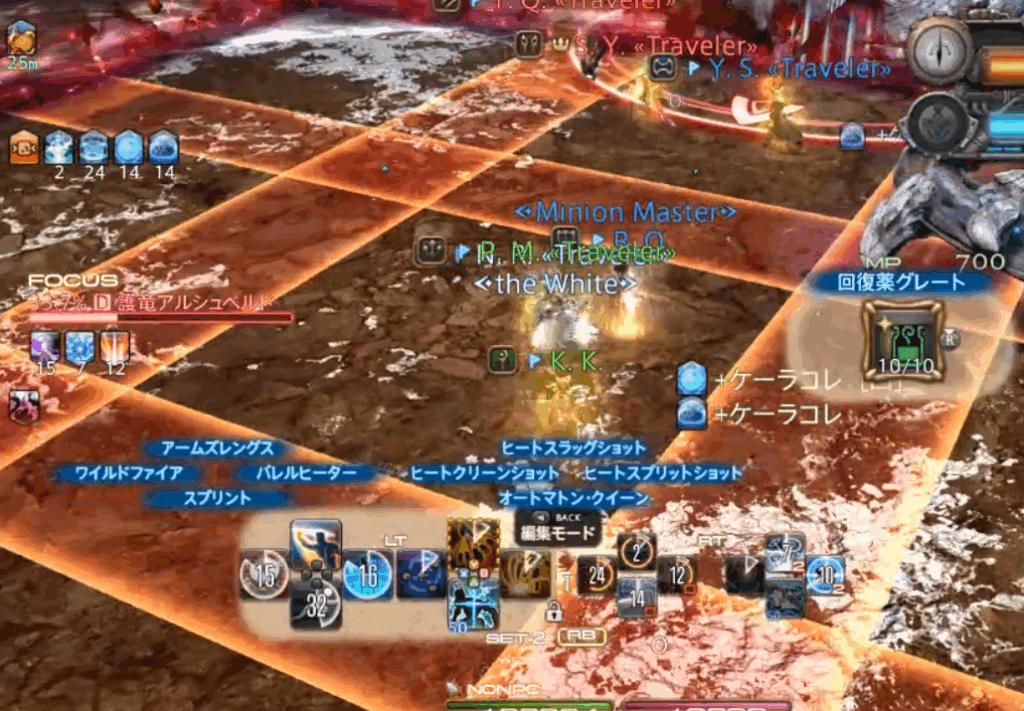The height and width of the screenshot is (711, 1024).
Task: Toggle the hotbar padlock icon
Action: point(553,609)
